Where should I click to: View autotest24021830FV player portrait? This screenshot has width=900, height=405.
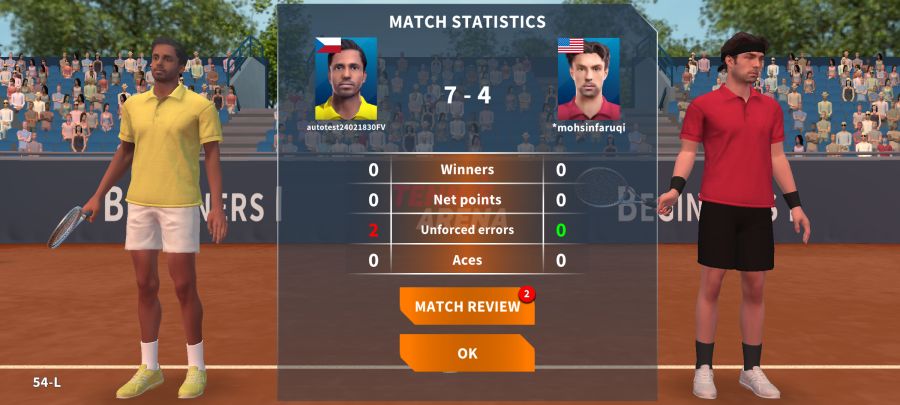tap(346, 79)
